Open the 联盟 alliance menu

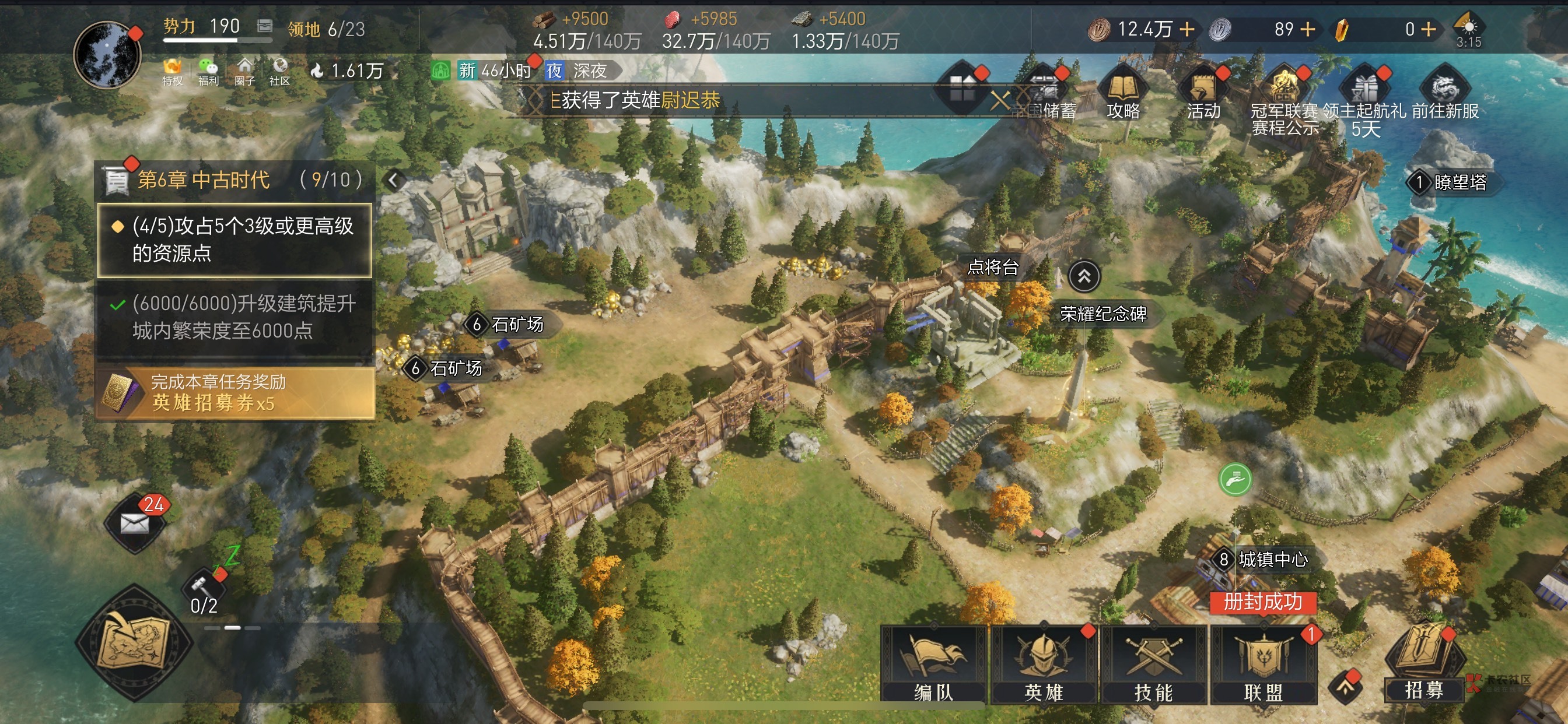tap(1263, 665)
